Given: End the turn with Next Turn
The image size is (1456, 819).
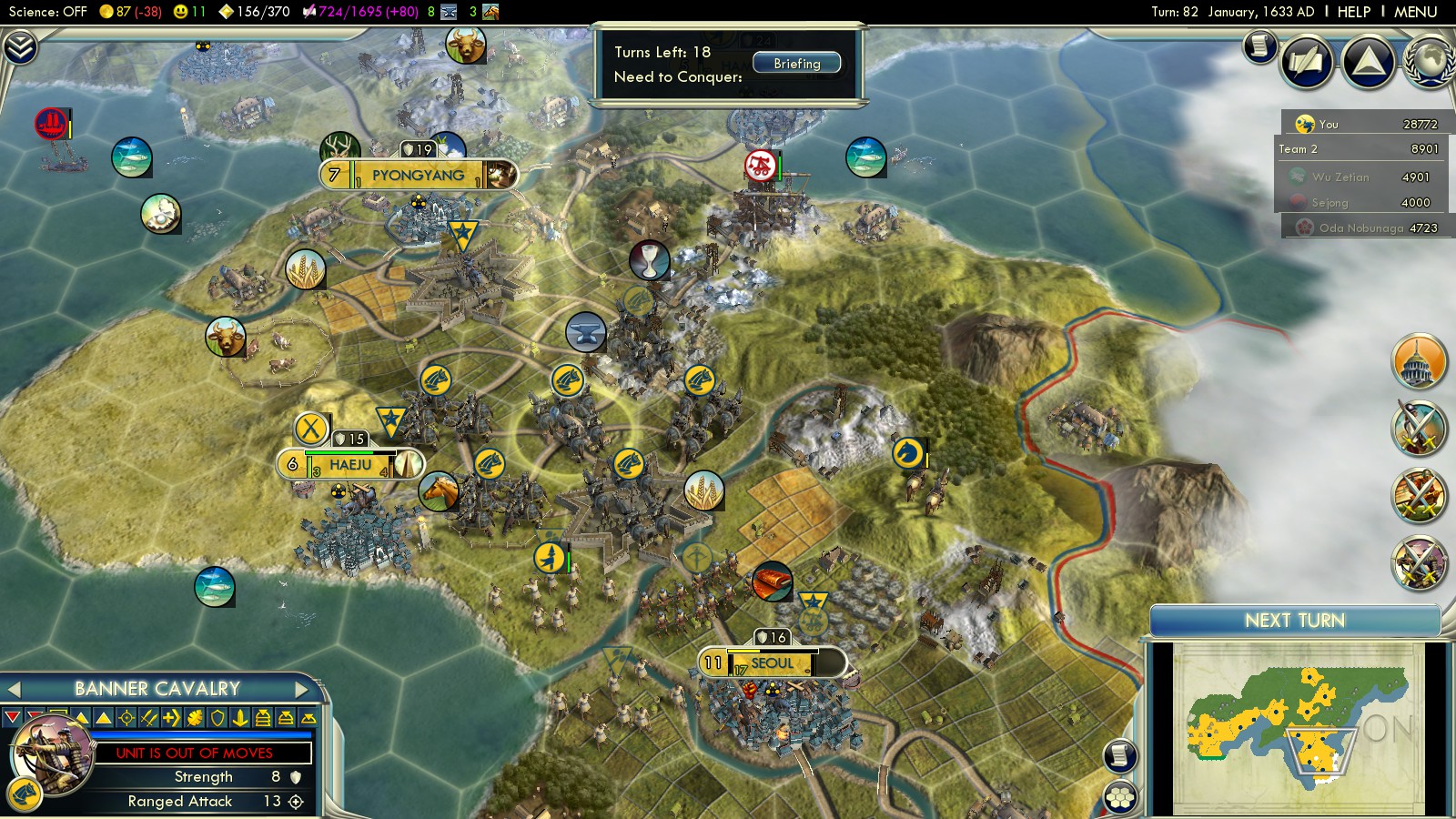Looking at the screenshot, I should (x=1294, y=621).
